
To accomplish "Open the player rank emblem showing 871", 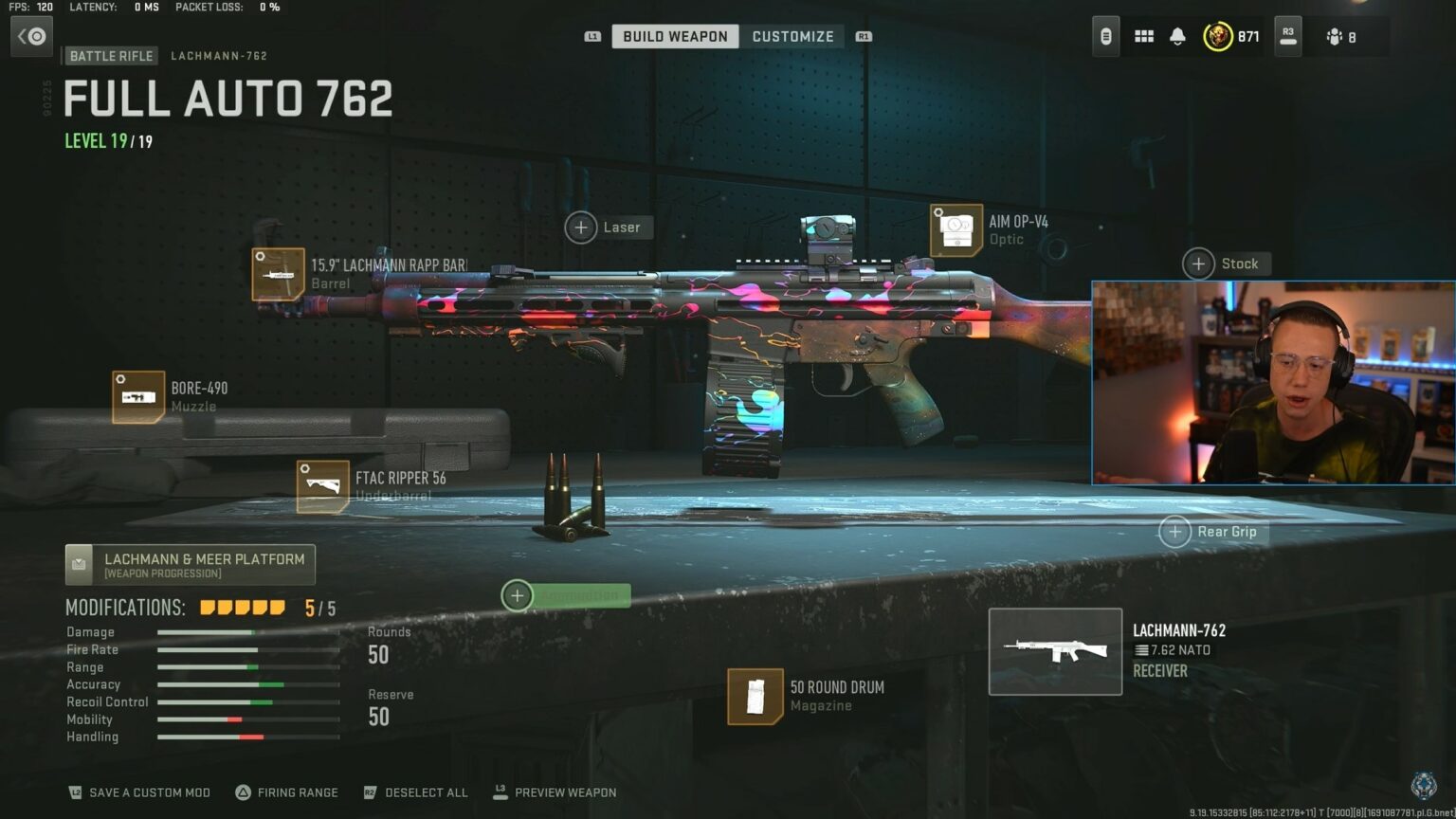I will click(1221, 36).
